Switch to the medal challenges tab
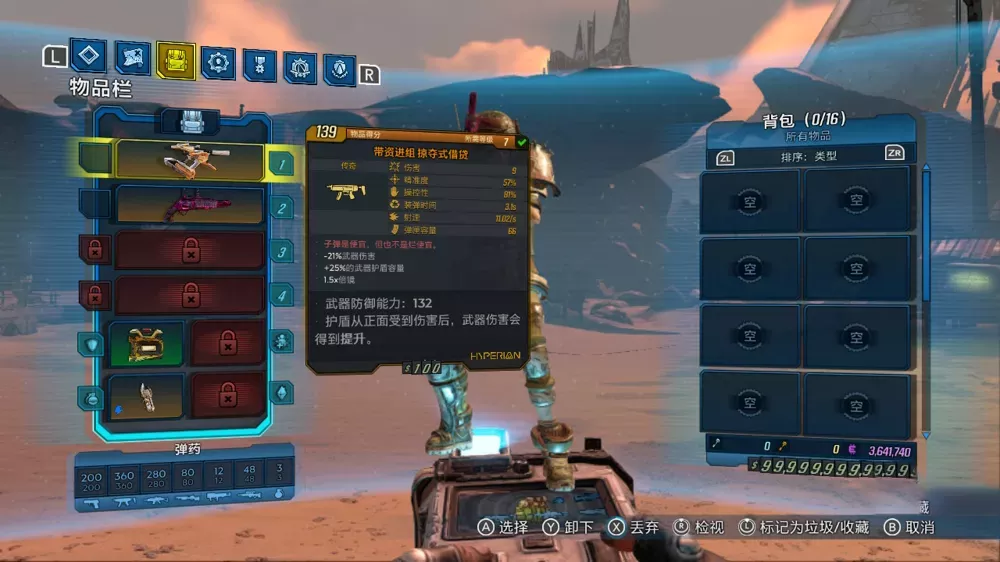The image size is (1000, 562). pyautogui.click(x=259, y=65)
